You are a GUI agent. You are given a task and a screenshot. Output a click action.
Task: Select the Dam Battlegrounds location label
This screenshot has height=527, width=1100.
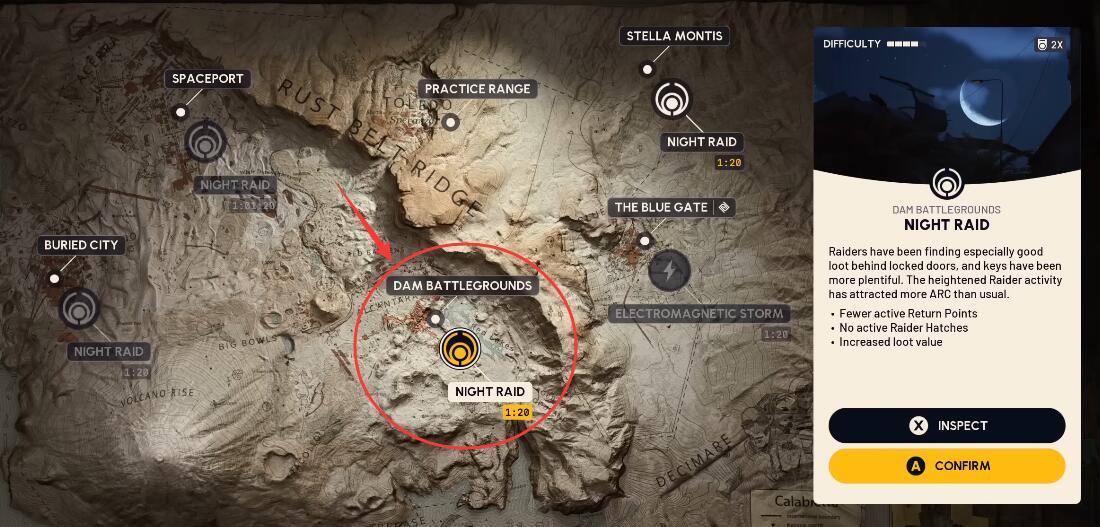coord(462,286)
